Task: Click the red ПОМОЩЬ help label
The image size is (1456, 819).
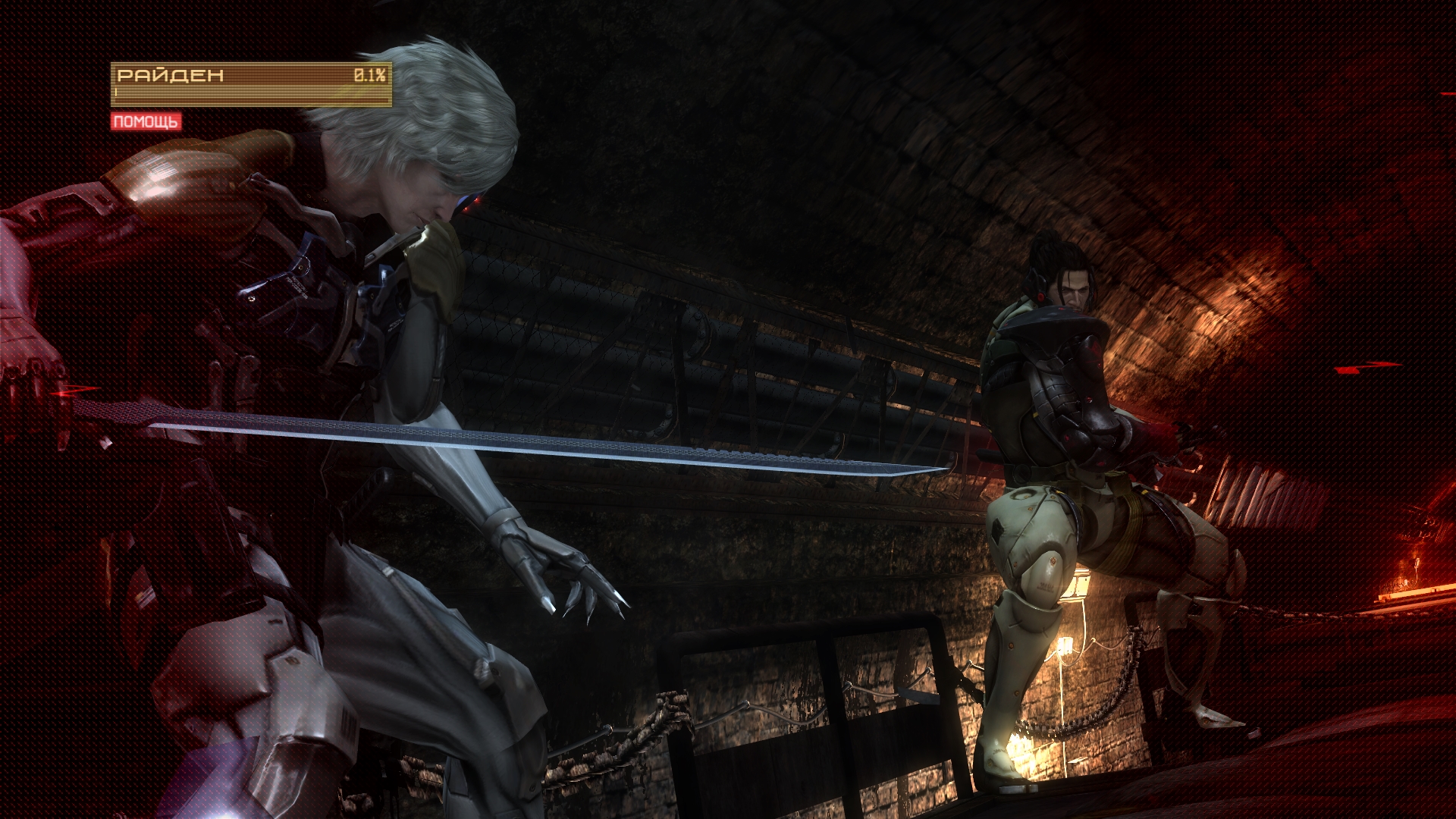Action: pos(146,121)
